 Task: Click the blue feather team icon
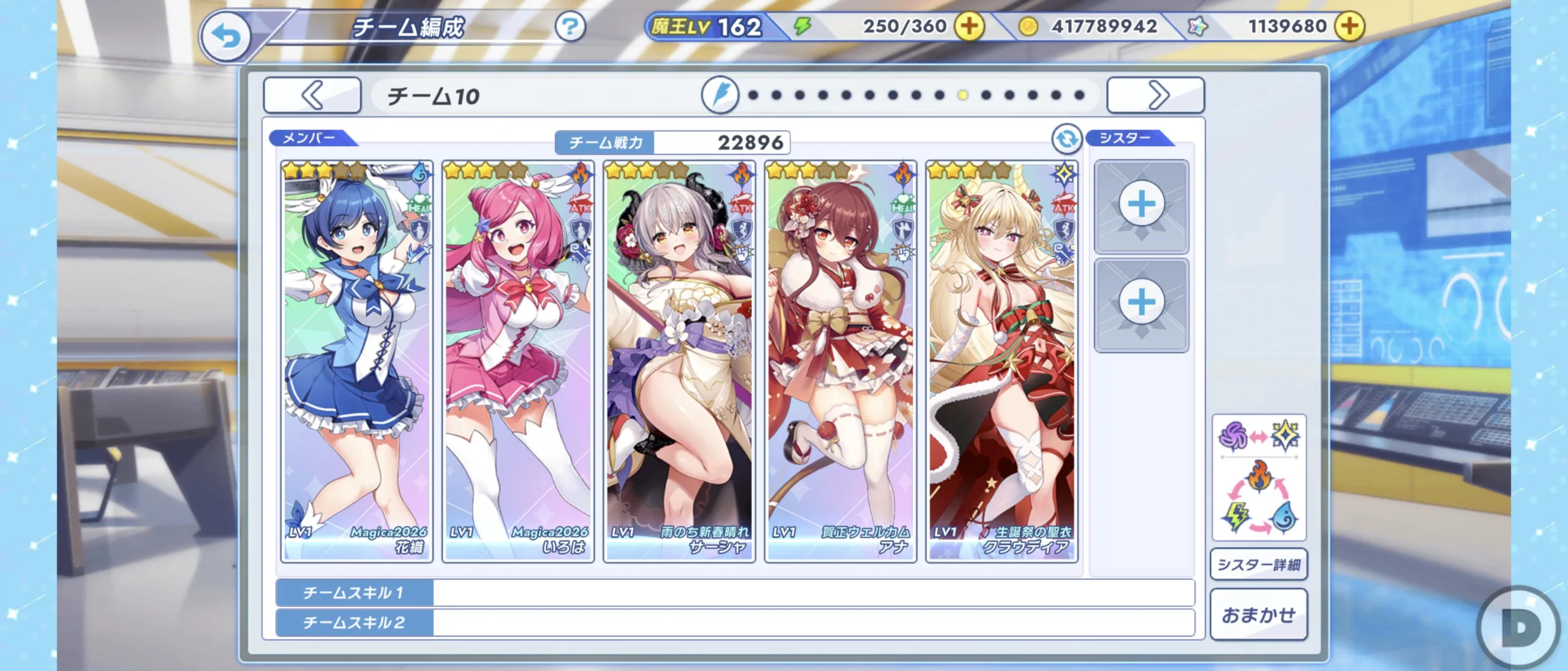point(720,96)
